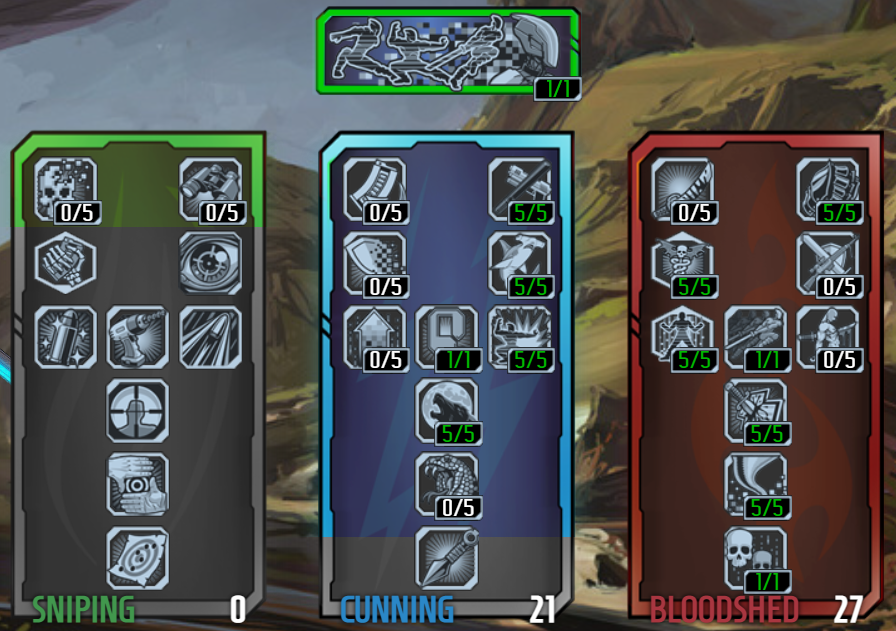Screen dimensions: 896x631
Task: Click the Death Mark skill in Cunning
Action: (x=448, y=336)
